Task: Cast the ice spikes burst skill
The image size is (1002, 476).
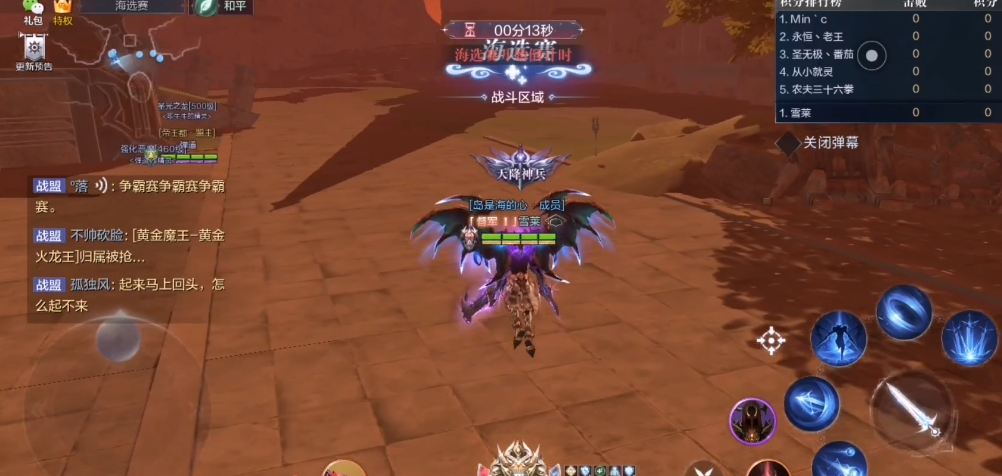Action: click(x=969, y=337)
